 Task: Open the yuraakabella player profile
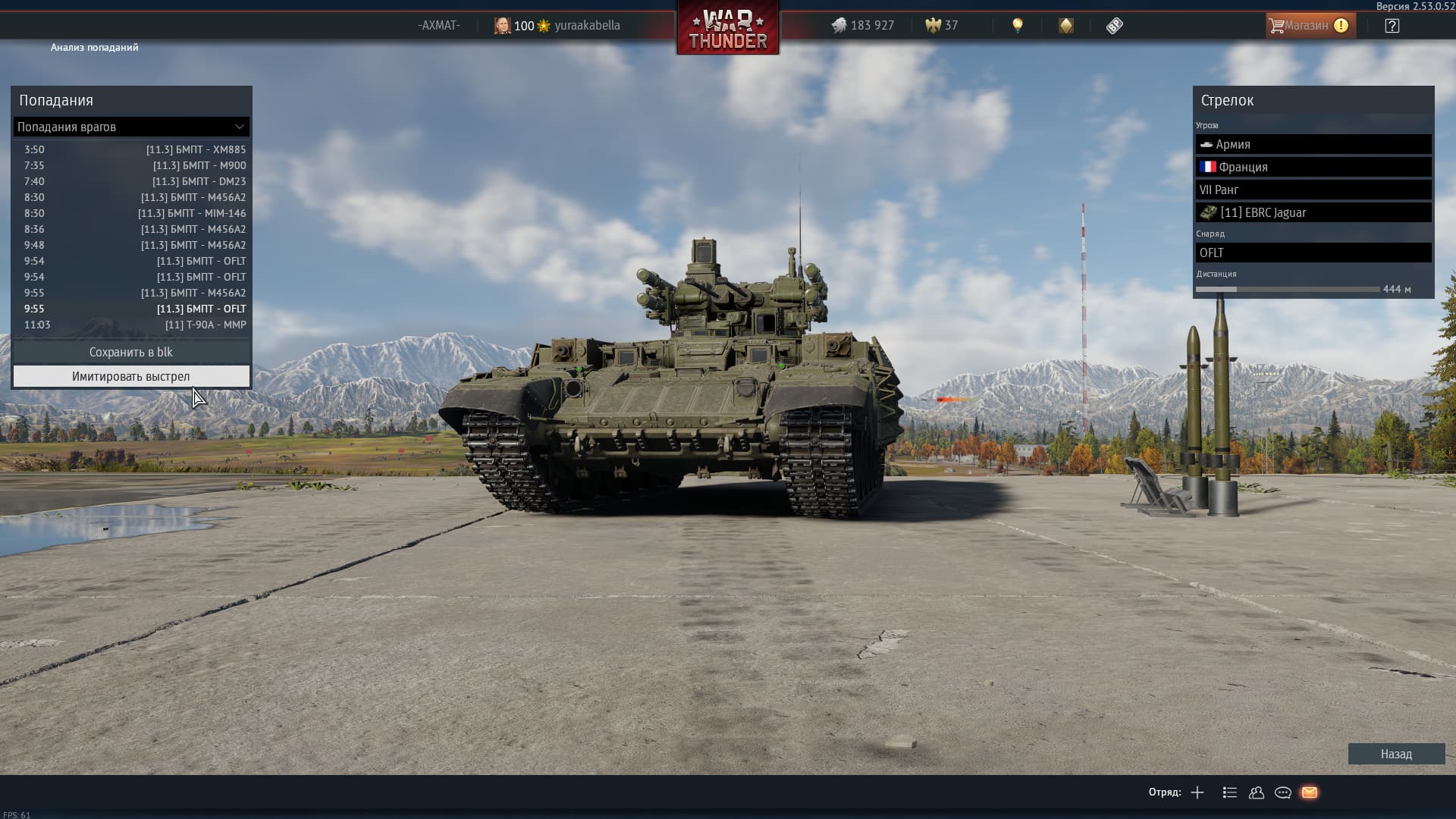(586, 25)
